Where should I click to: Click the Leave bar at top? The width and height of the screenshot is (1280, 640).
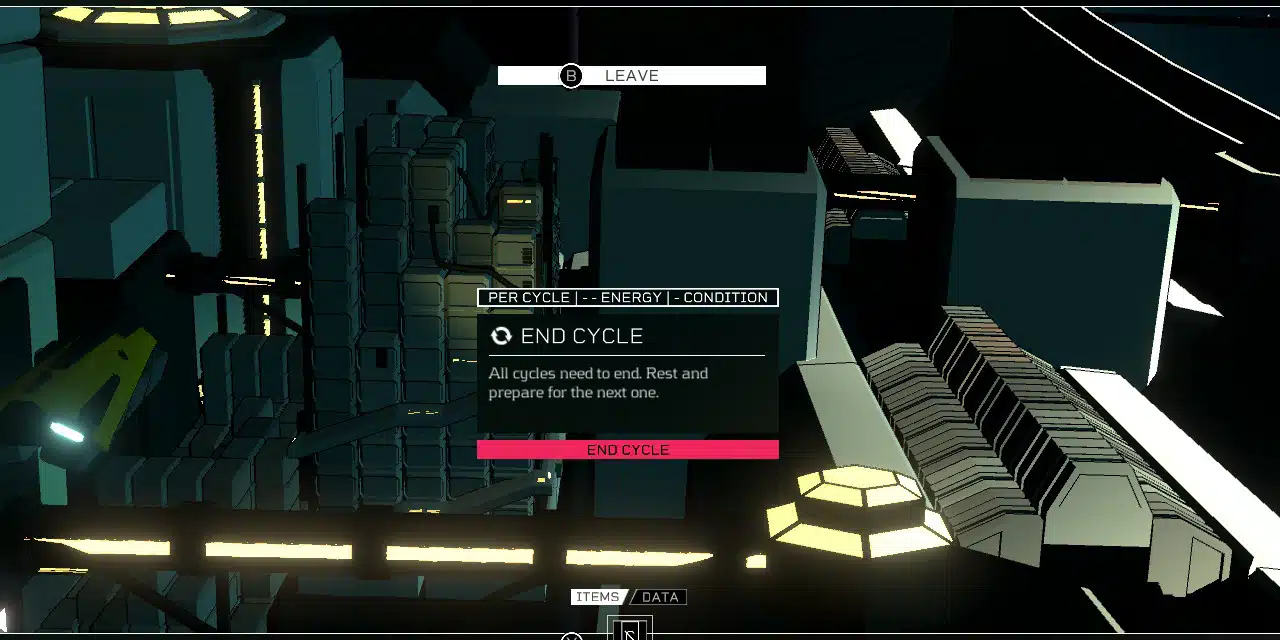[631, 76]
